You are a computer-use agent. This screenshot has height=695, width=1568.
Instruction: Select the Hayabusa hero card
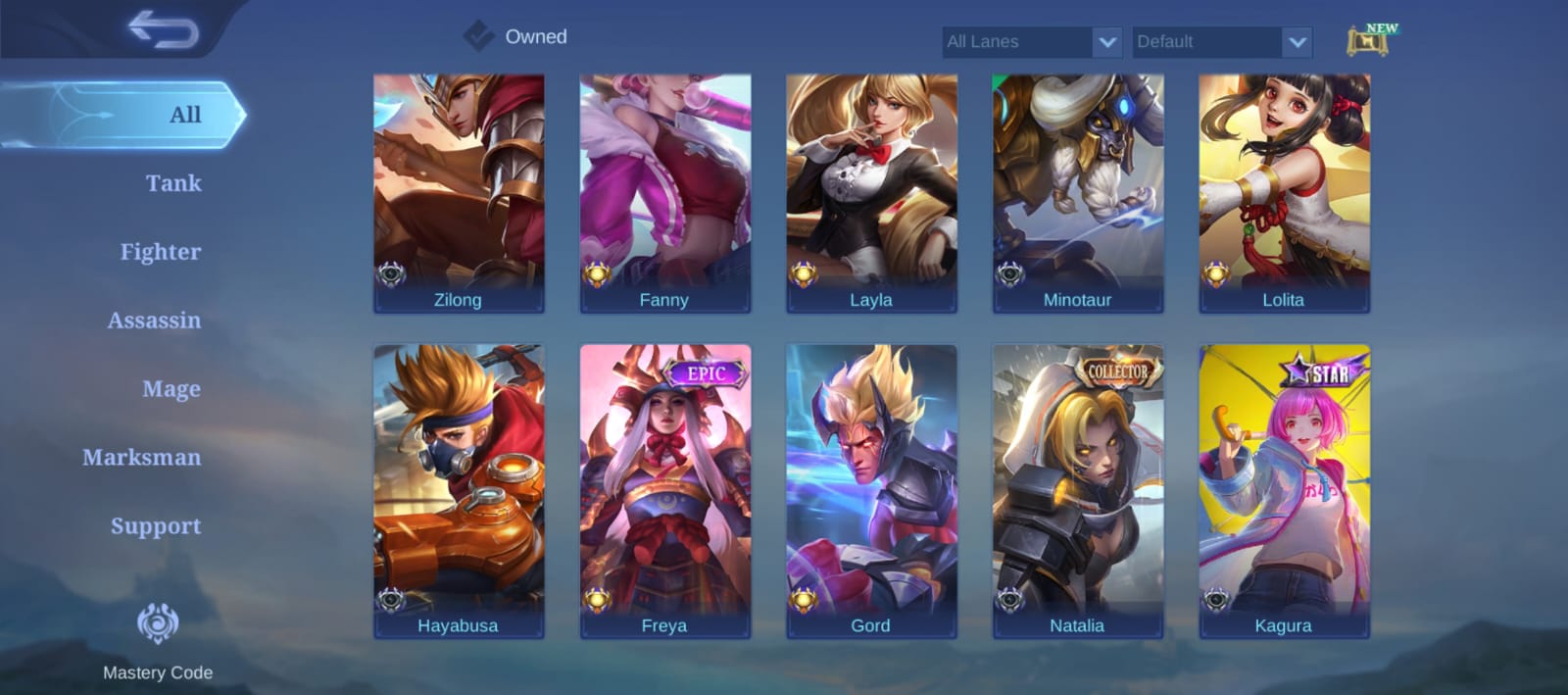(x=459, y=490)
